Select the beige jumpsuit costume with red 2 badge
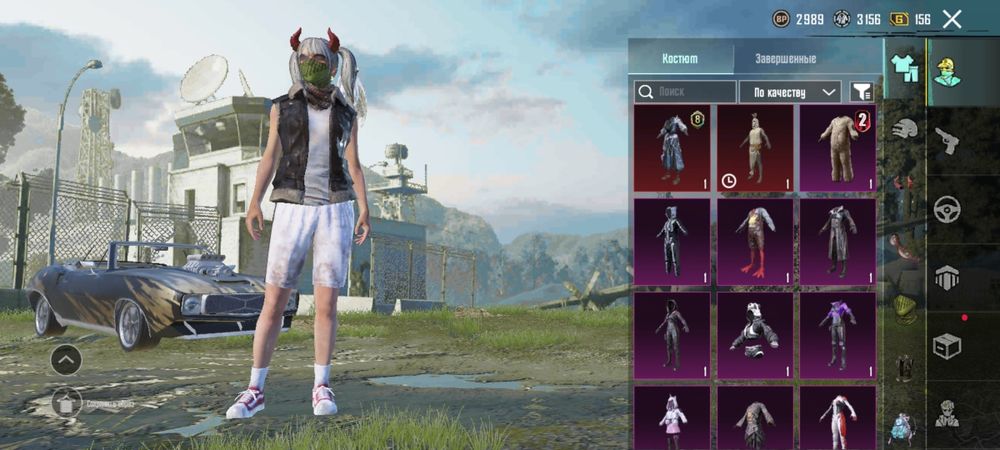The image size is (1000, 450). coord(837,148)
